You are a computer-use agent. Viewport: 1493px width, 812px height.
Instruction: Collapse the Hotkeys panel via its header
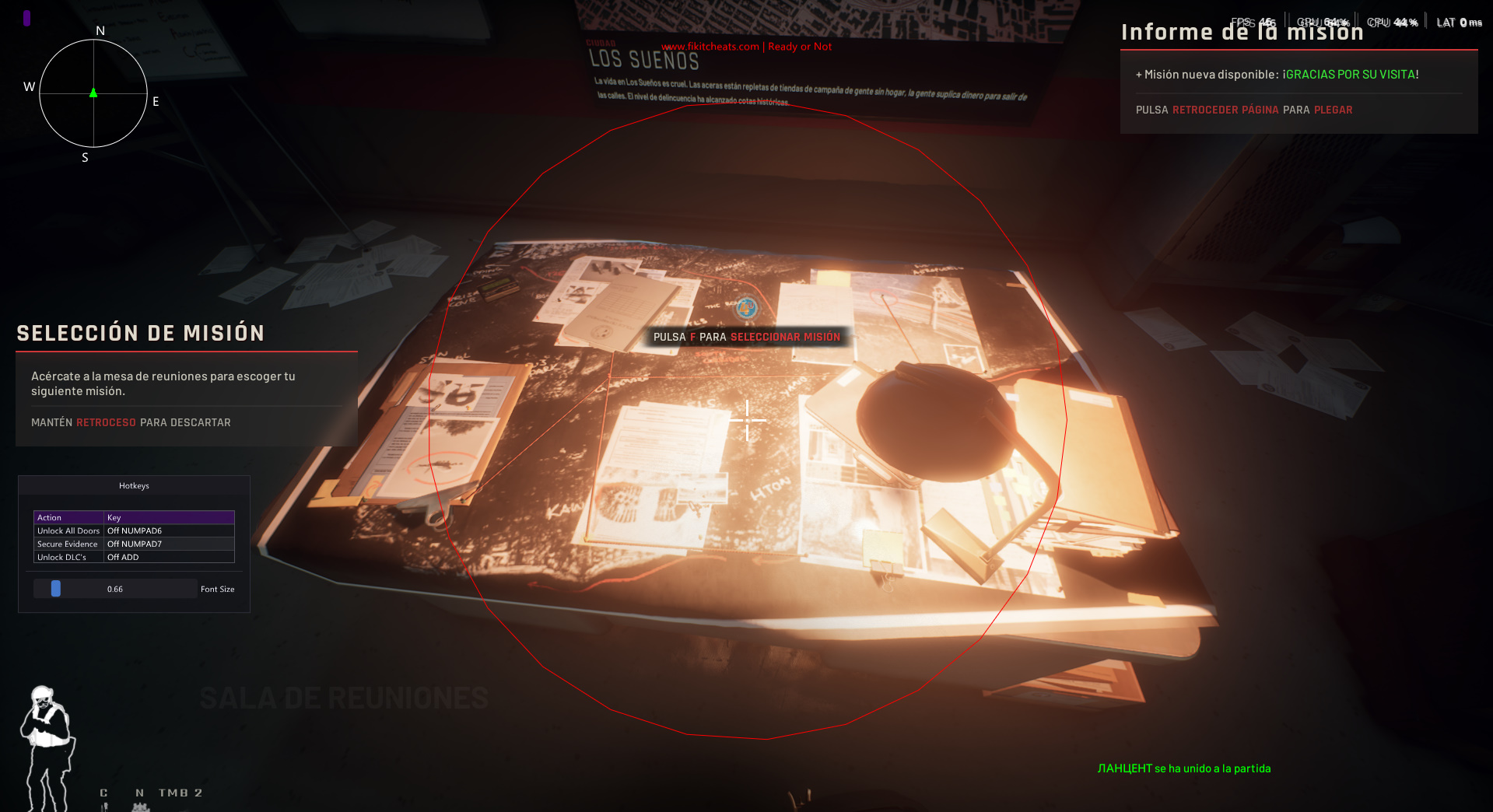coord(133,485)
